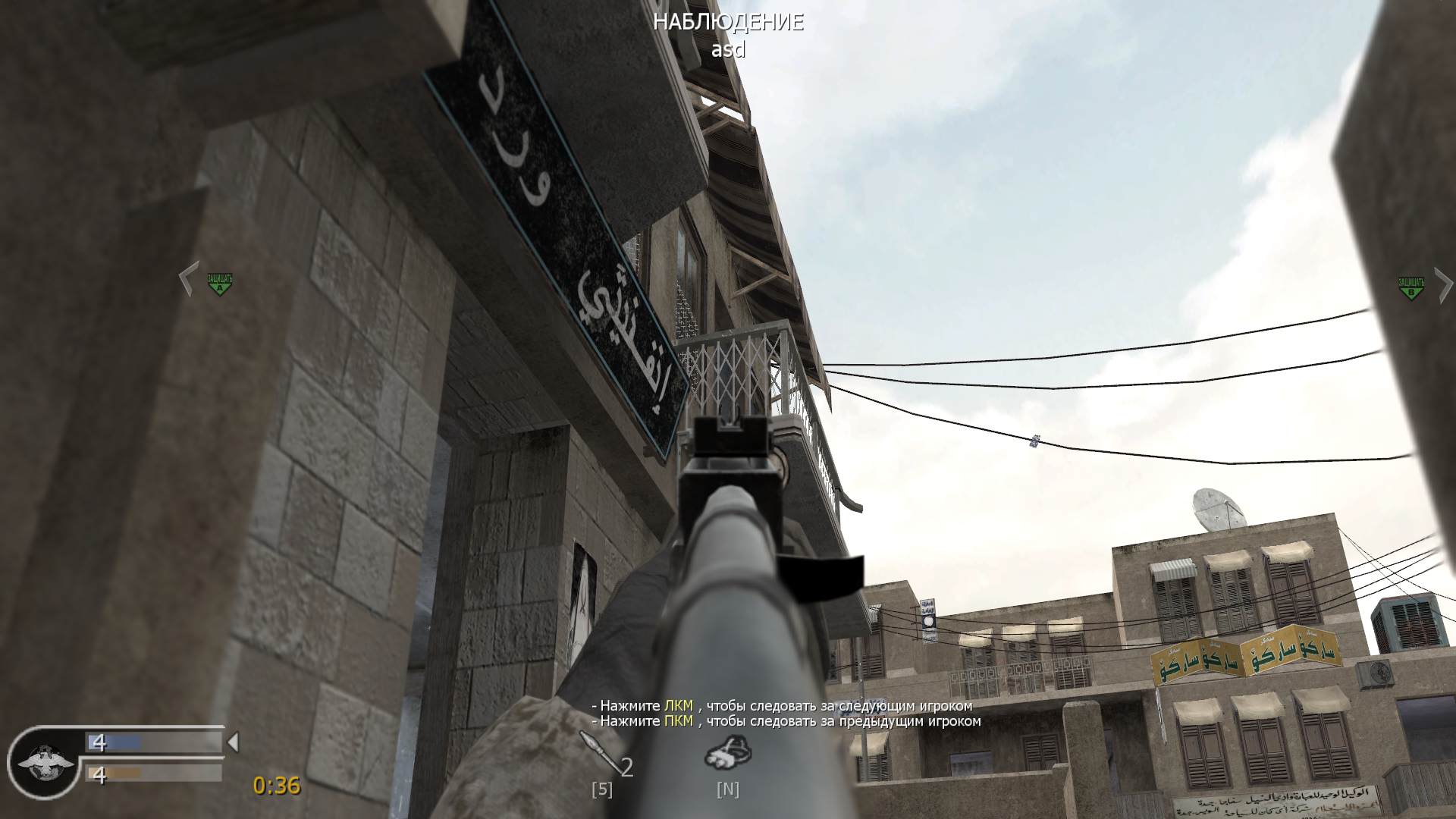Click the C4 explosive icon above [N]
The image size is (1456, 819).
[x=727, y=754]
